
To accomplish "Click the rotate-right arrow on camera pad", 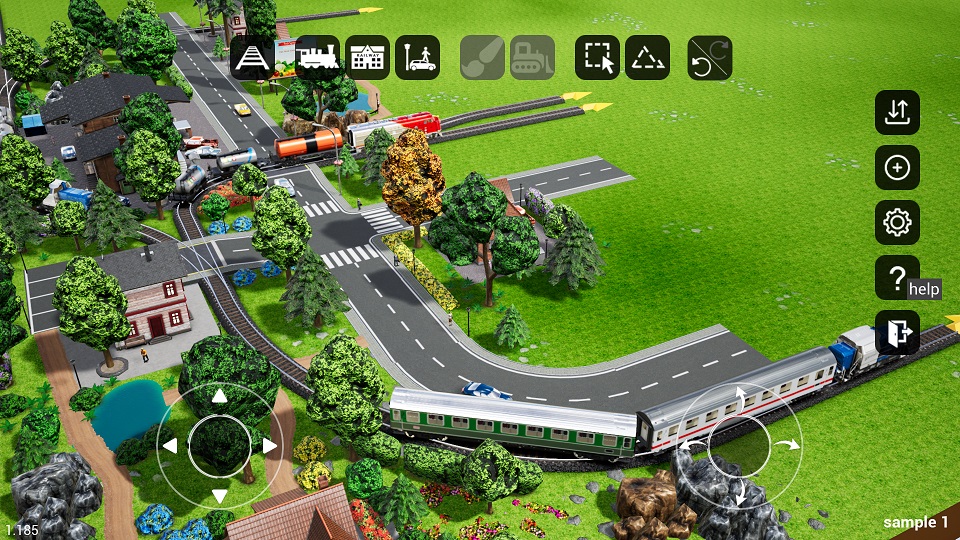I will tap(790, 444).
